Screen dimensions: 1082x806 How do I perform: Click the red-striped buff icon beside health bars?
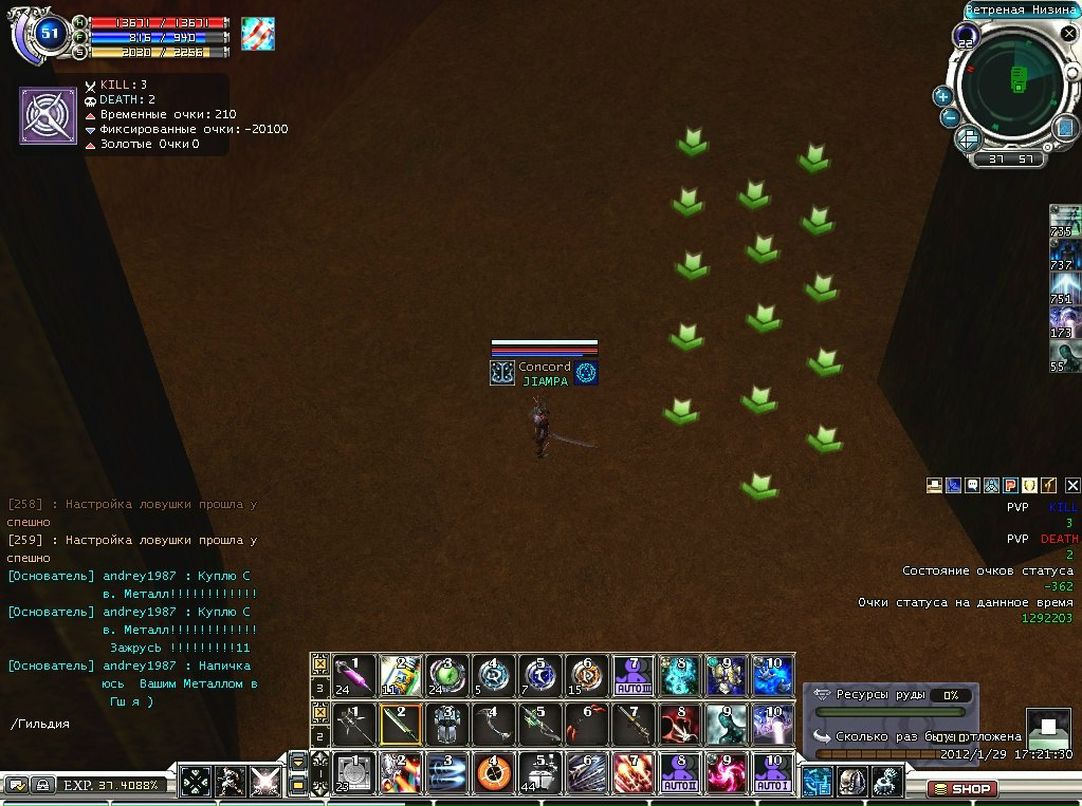[257, 34]
